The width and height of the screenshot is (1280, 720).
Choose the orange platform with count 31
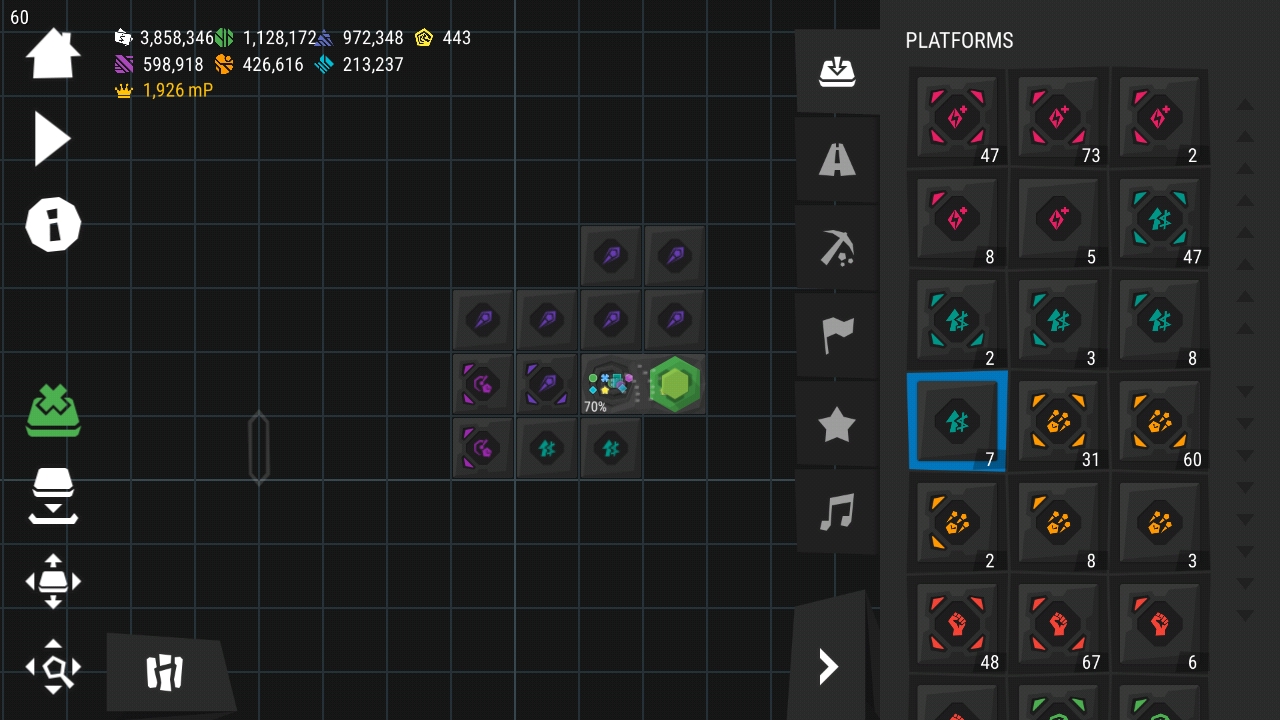click(x=1058, y=422)
